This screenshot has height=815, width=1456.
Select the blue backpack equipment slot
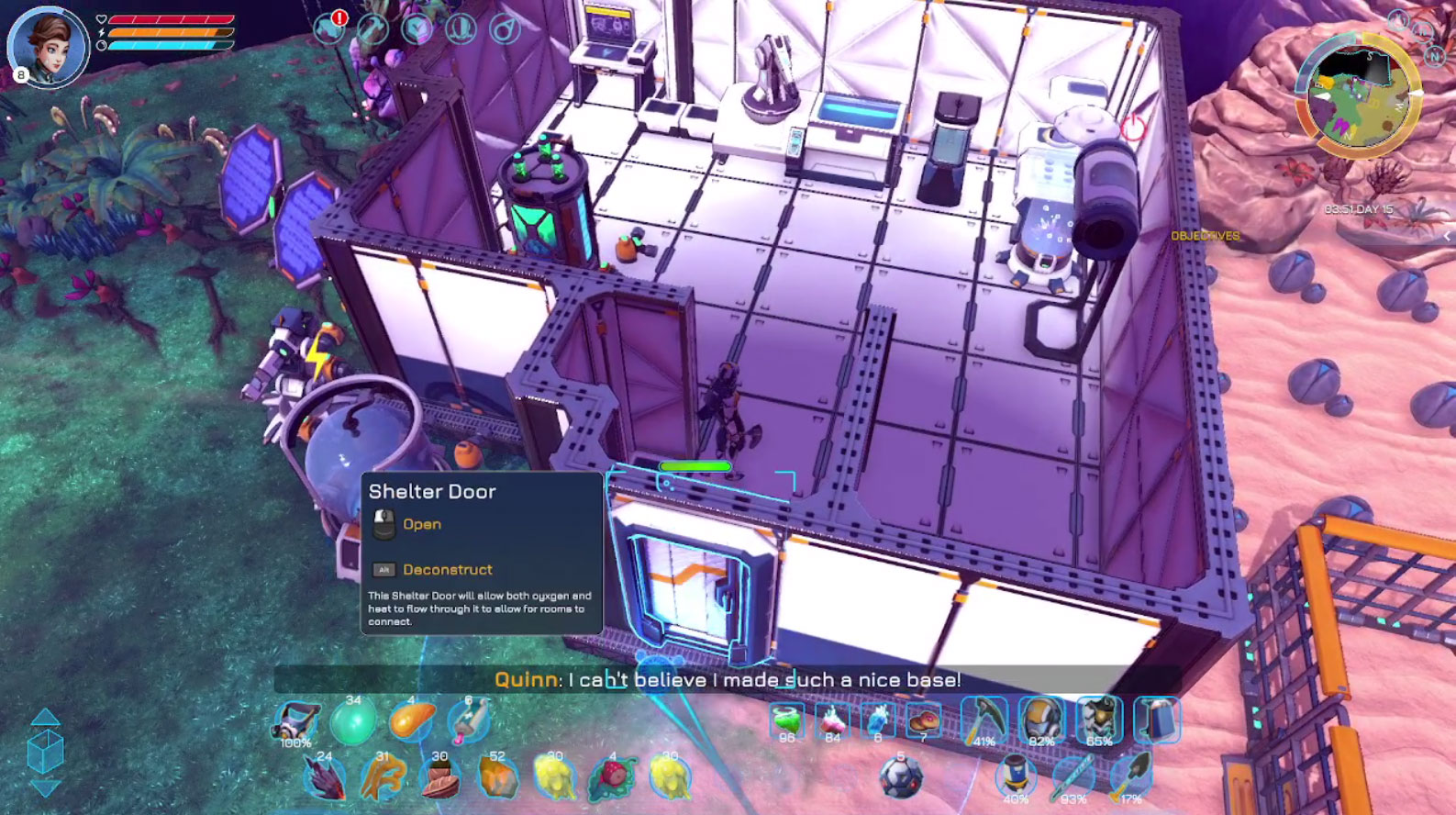(x=1156, y=720)
